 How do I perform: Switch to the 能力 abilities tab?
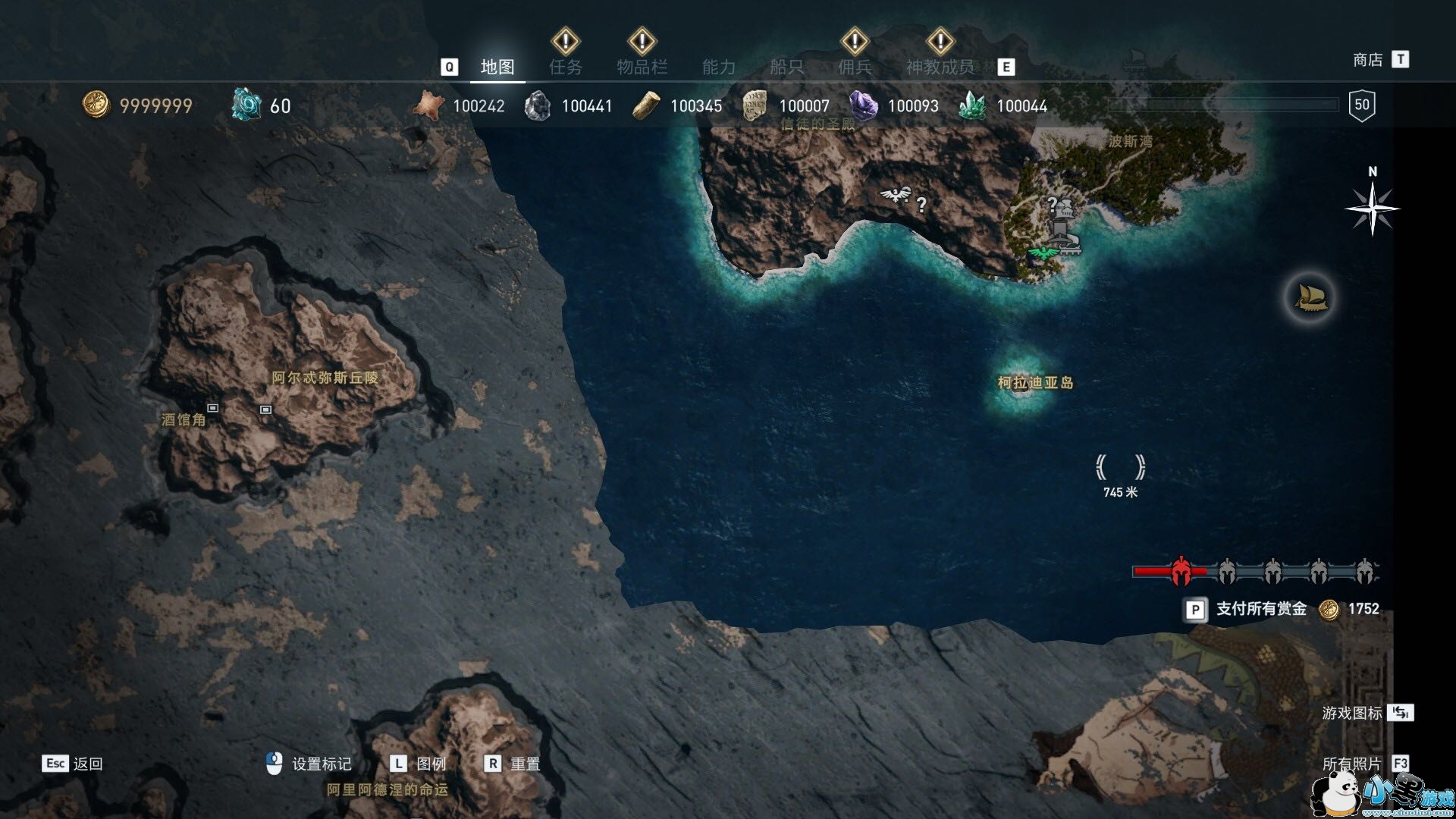point(719,67)
